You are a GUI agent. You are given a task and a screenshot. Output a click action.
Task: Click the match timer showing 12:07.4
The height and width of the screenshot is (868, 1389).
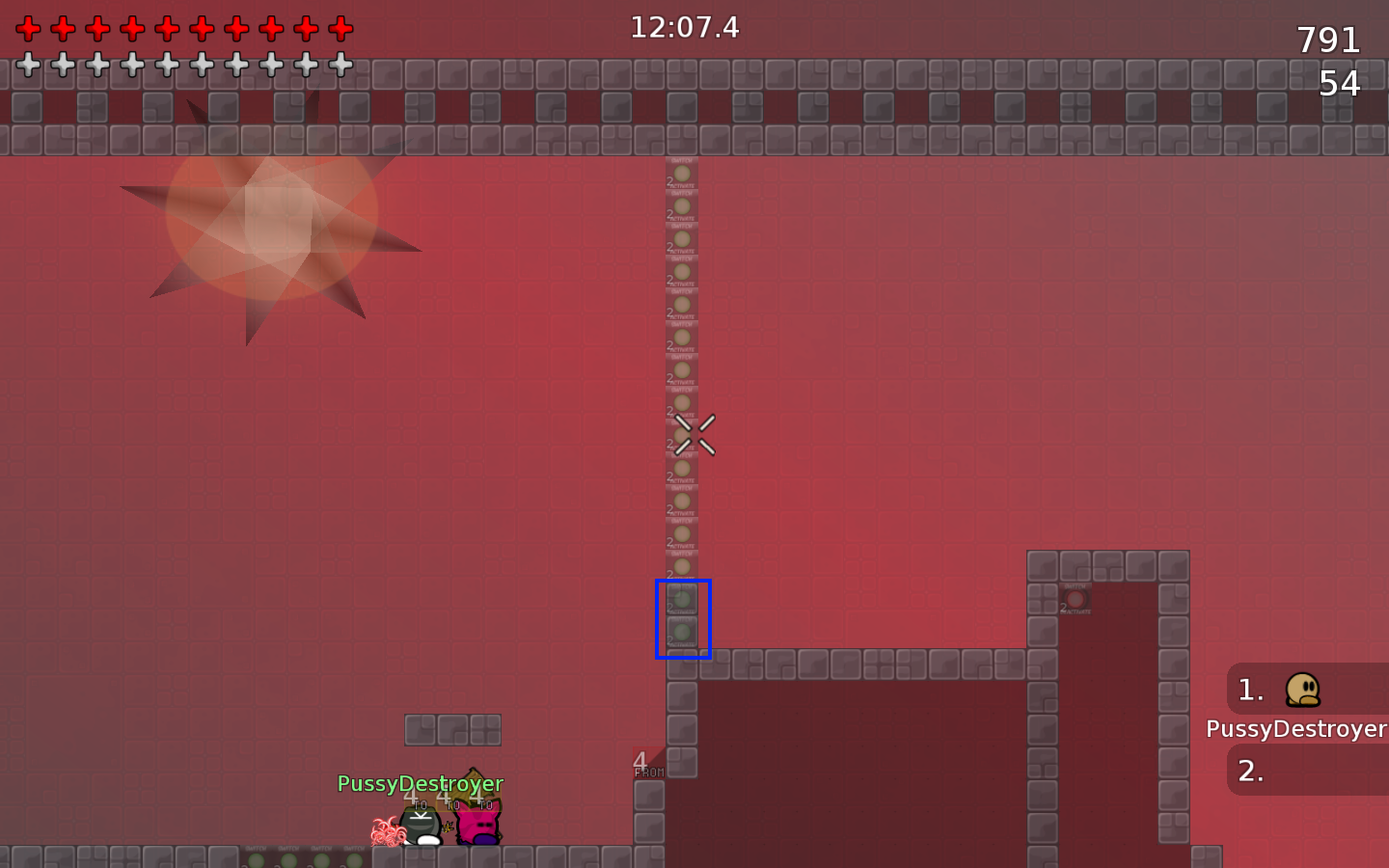(684, 28)
